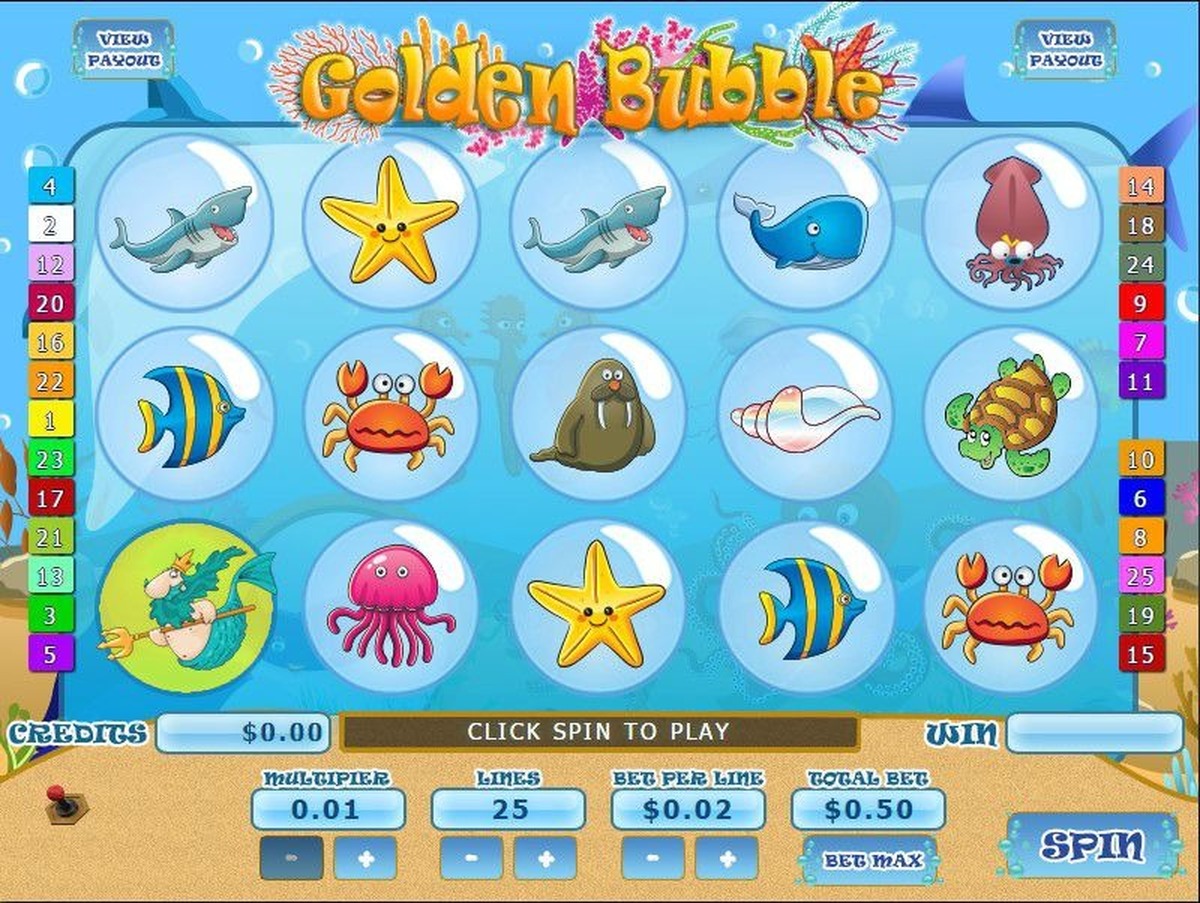Click the joystick icon in the sand
The width and height of the screenshot is (1200, 903).
(x=60, y=800)
